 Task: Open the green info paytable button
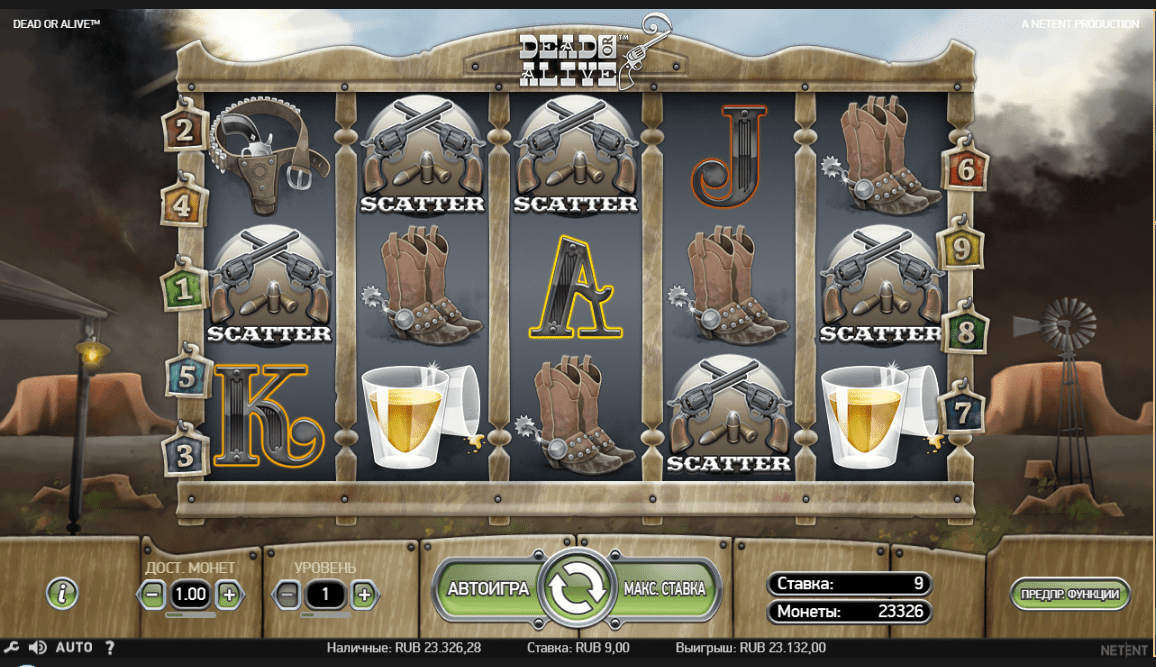[x=62, y=593]
